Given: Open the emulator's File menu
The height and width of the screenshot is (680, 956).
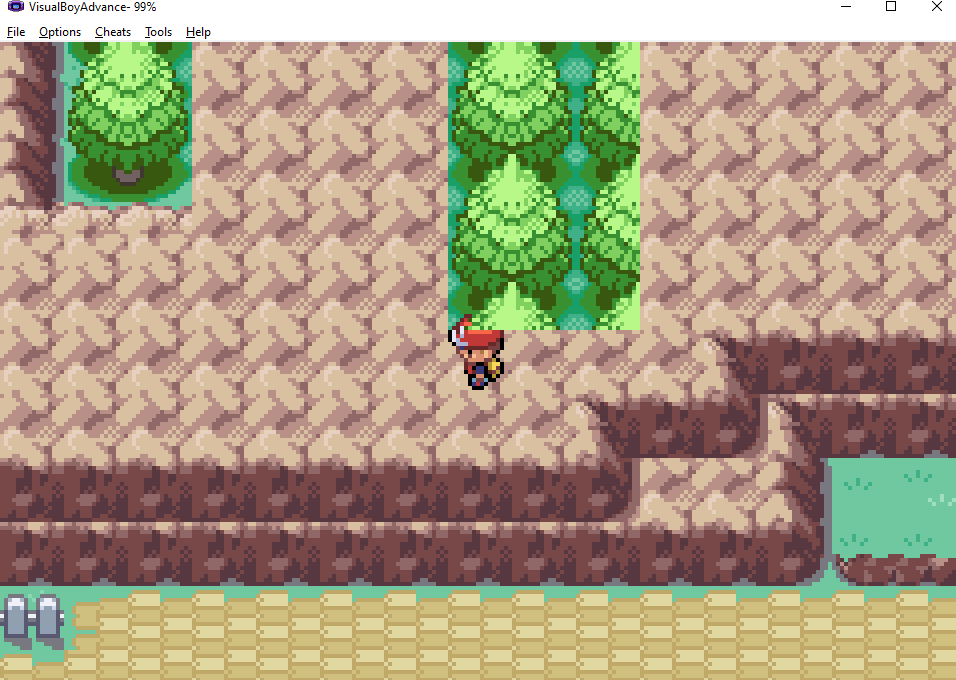Looking at the screenshot, I should (16, 32).
